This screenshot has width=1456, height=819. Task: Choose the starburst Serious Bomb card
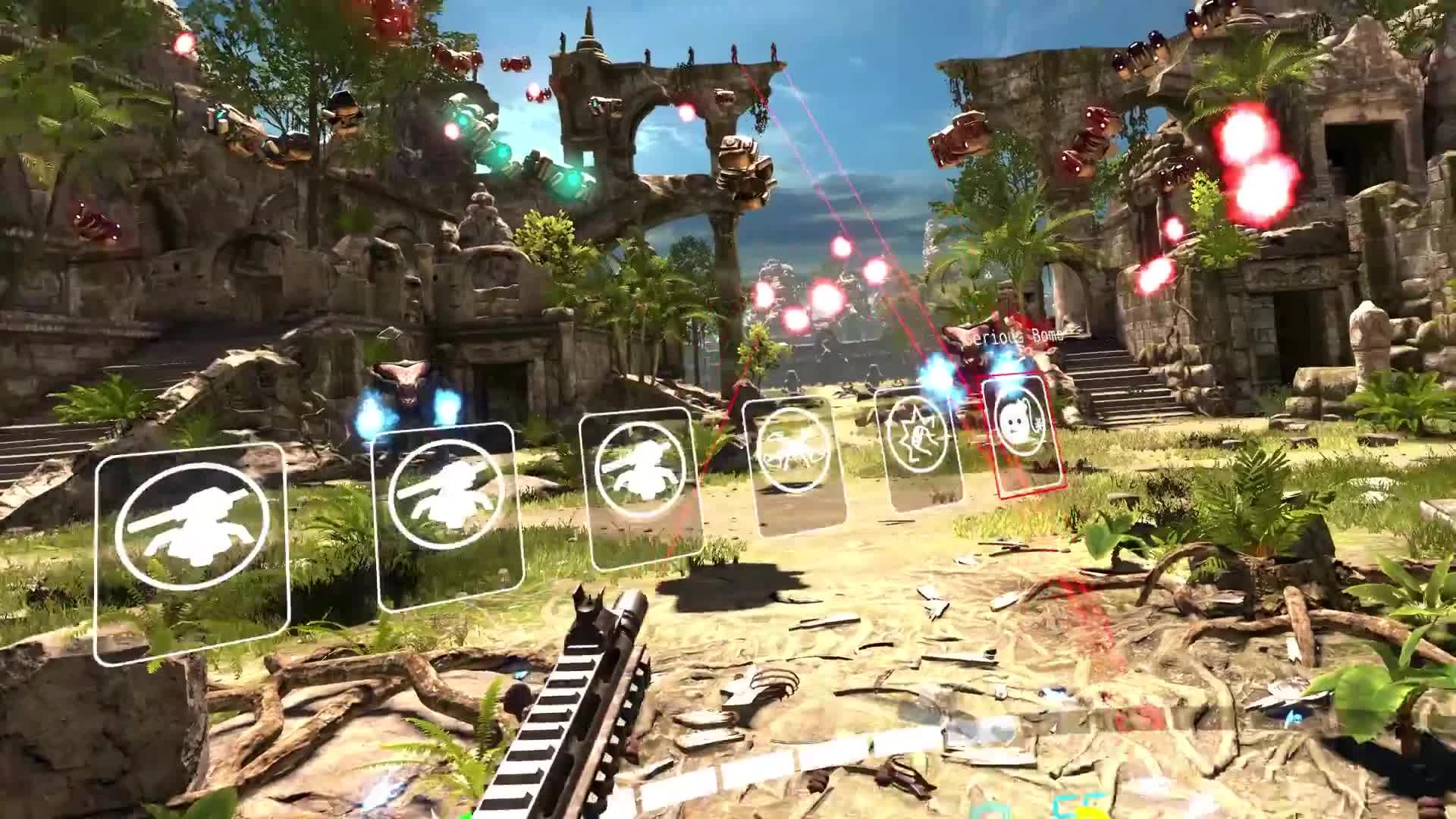920,447
